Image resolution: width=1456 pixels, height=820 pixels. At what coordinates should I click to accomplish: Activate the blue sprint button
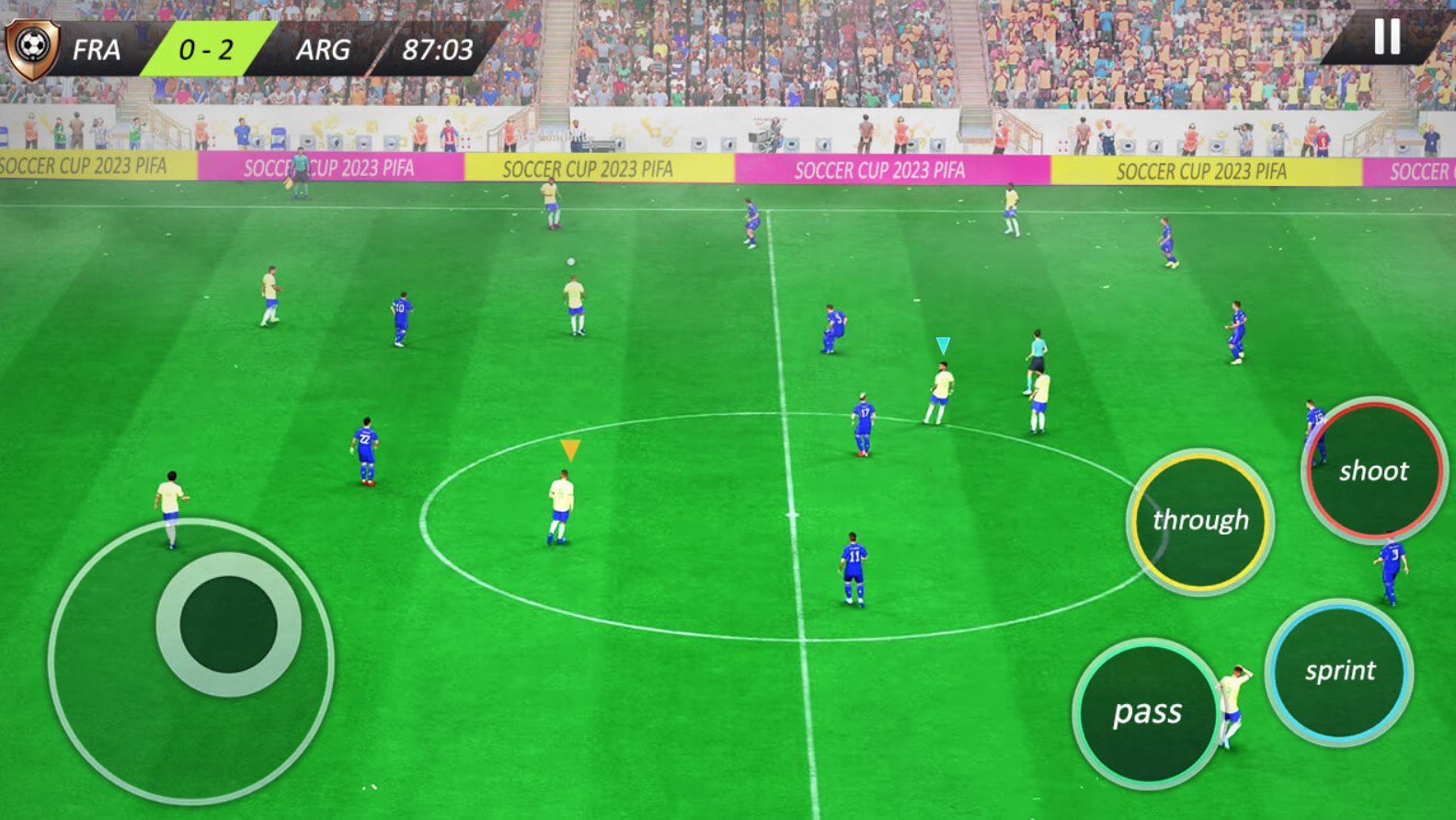(1339, 671)
